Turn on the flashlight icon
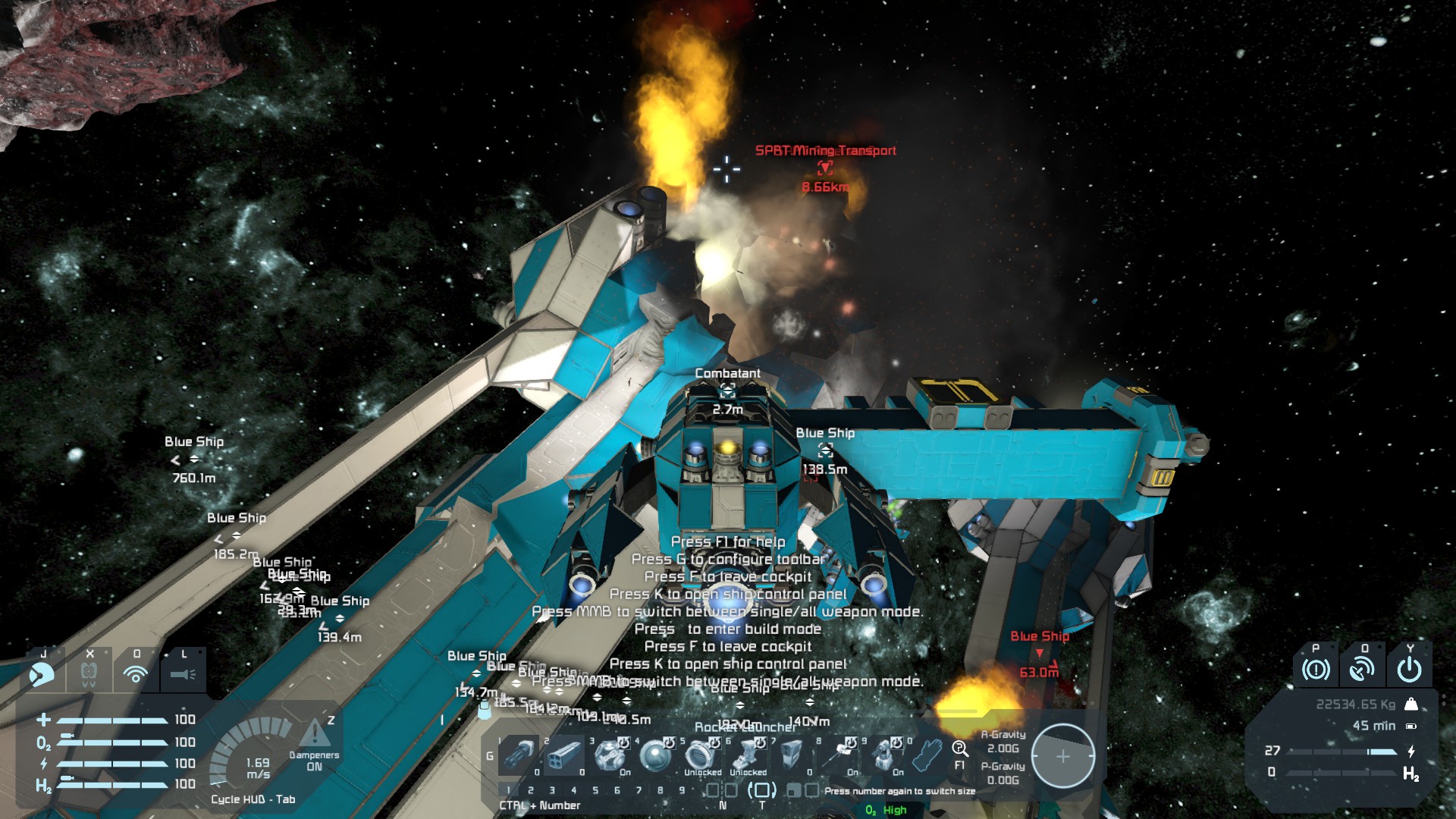The width and height of the screenshot is (1456, 819). 183,673
